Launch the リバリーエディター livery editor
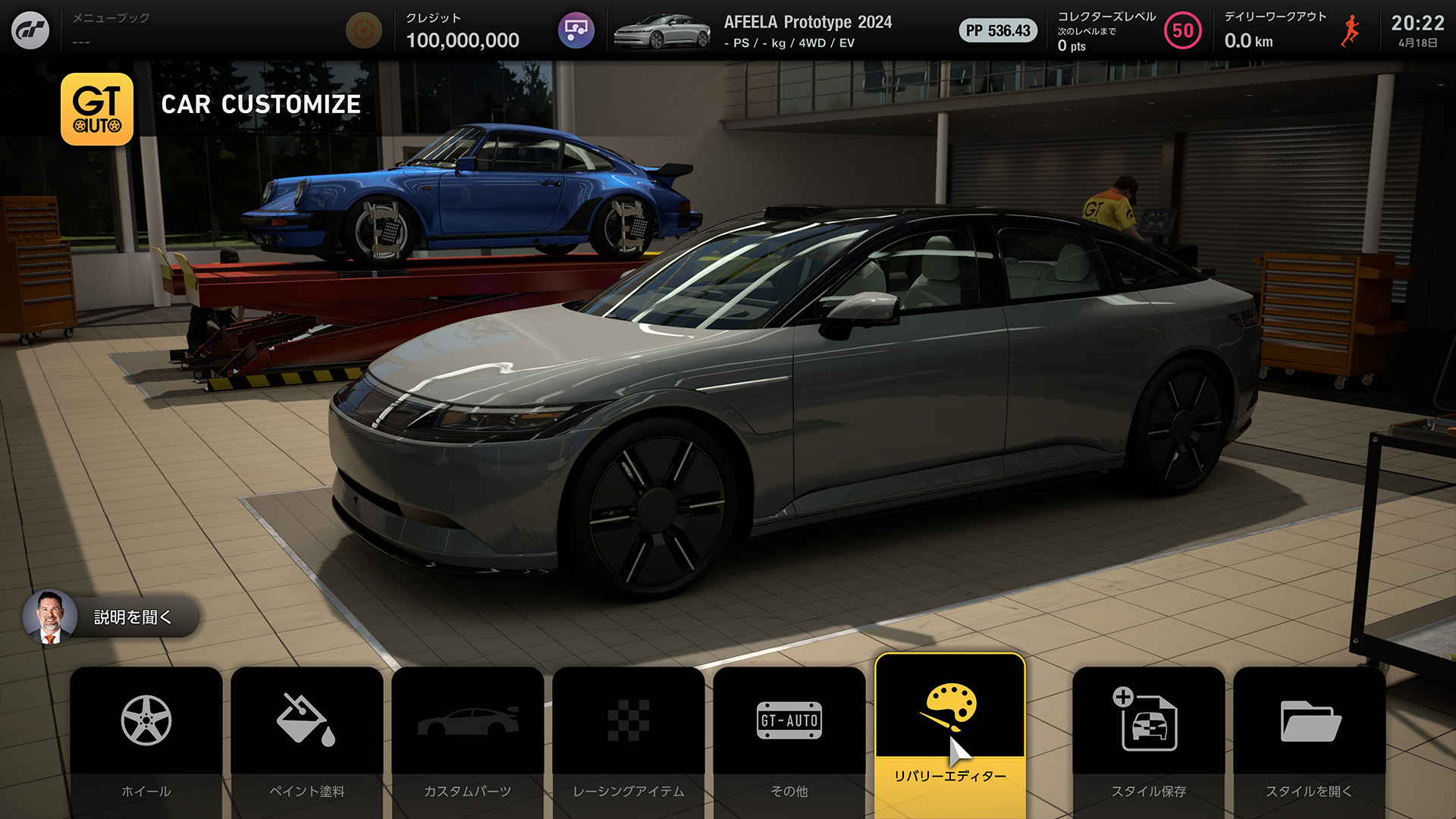Image resolution: width=1456 pixels, height=819 pixels. click(x=949, y=732)
